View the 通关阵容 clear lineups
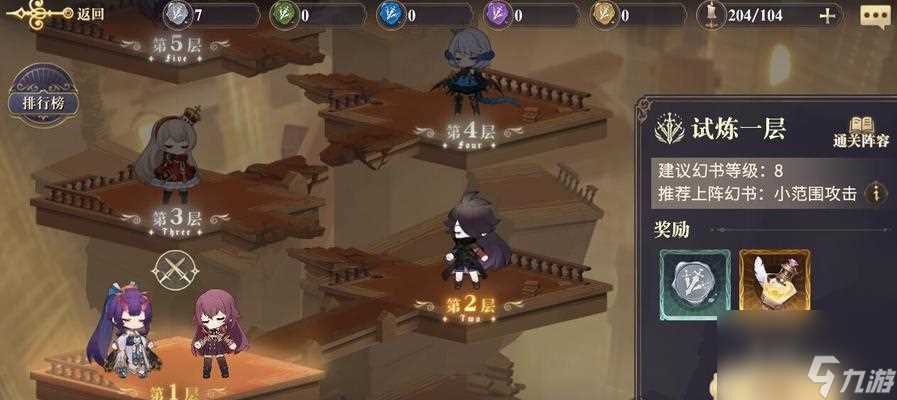Screen dimensions: 897x400 tap(861, 130)
